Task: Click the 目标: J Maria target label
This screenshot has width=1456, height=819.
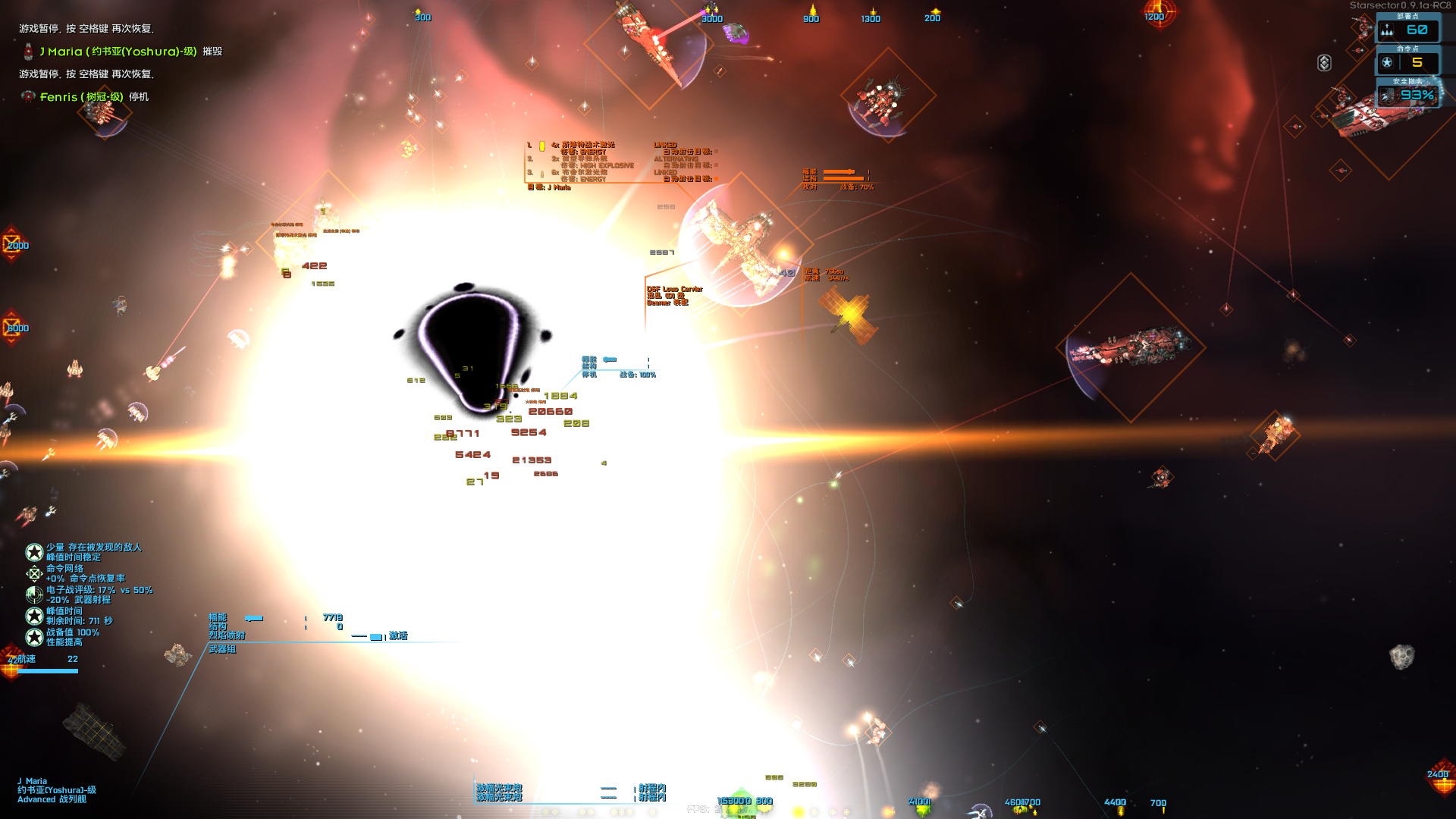Action: [549, 187]
